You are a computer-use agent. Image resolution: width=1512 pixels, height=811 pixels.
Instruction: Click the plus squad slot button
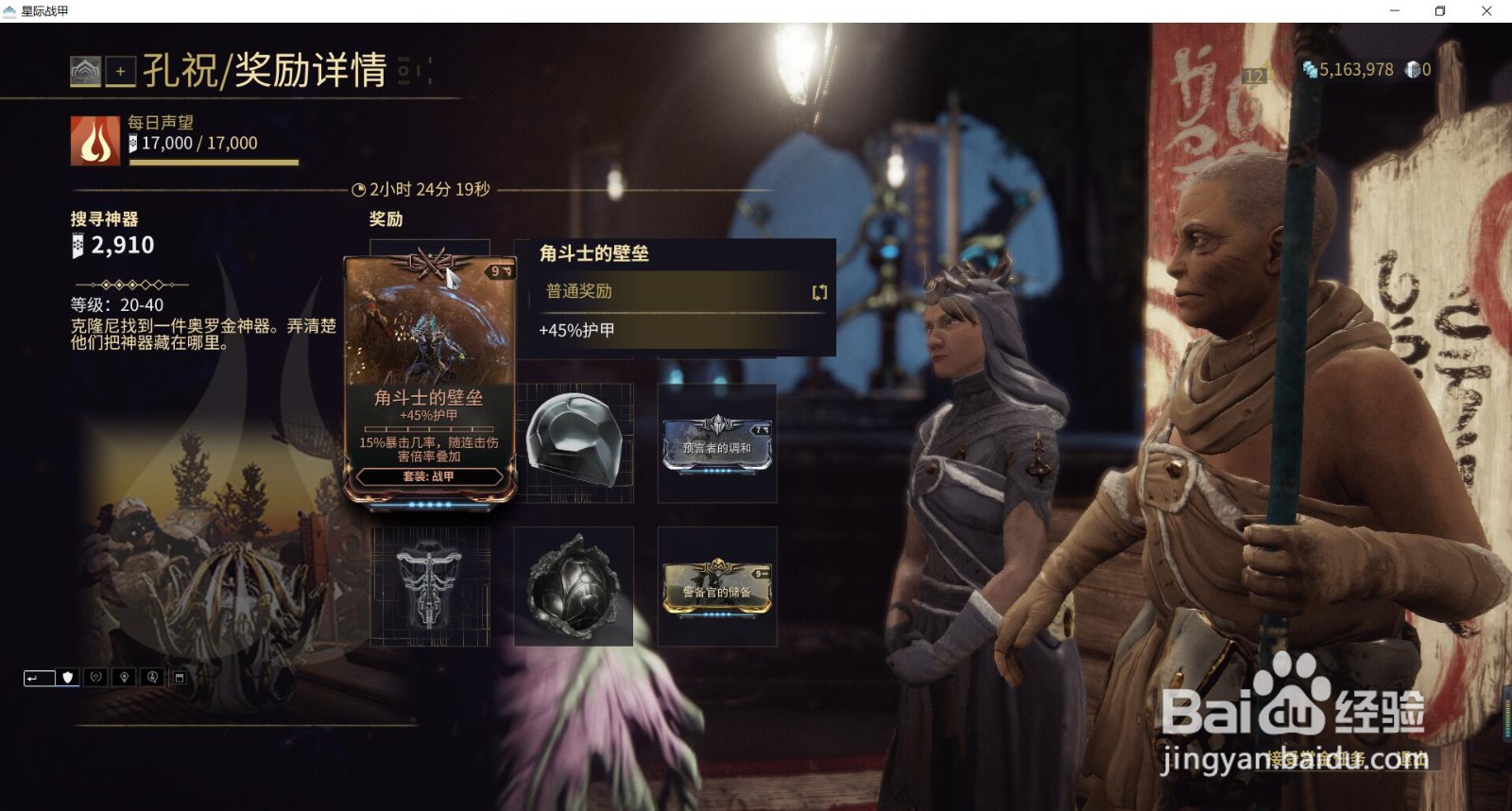[120, 72]
